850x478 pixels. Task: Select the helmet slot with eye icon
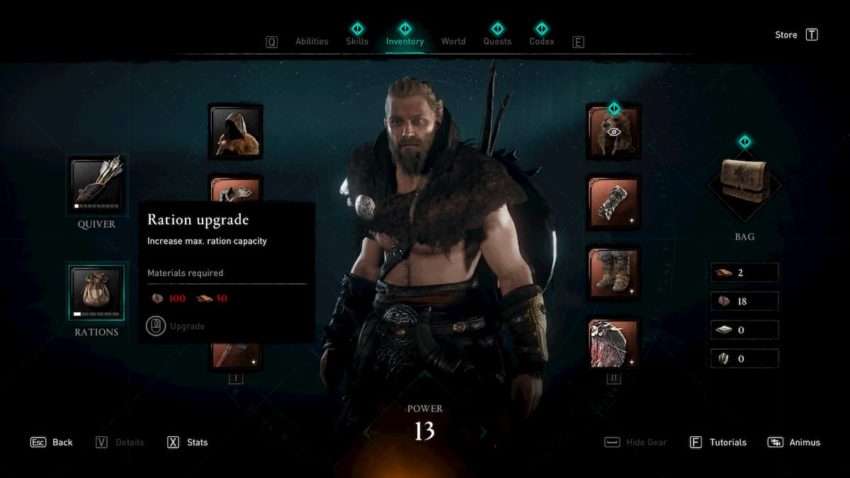click(613, 132)
